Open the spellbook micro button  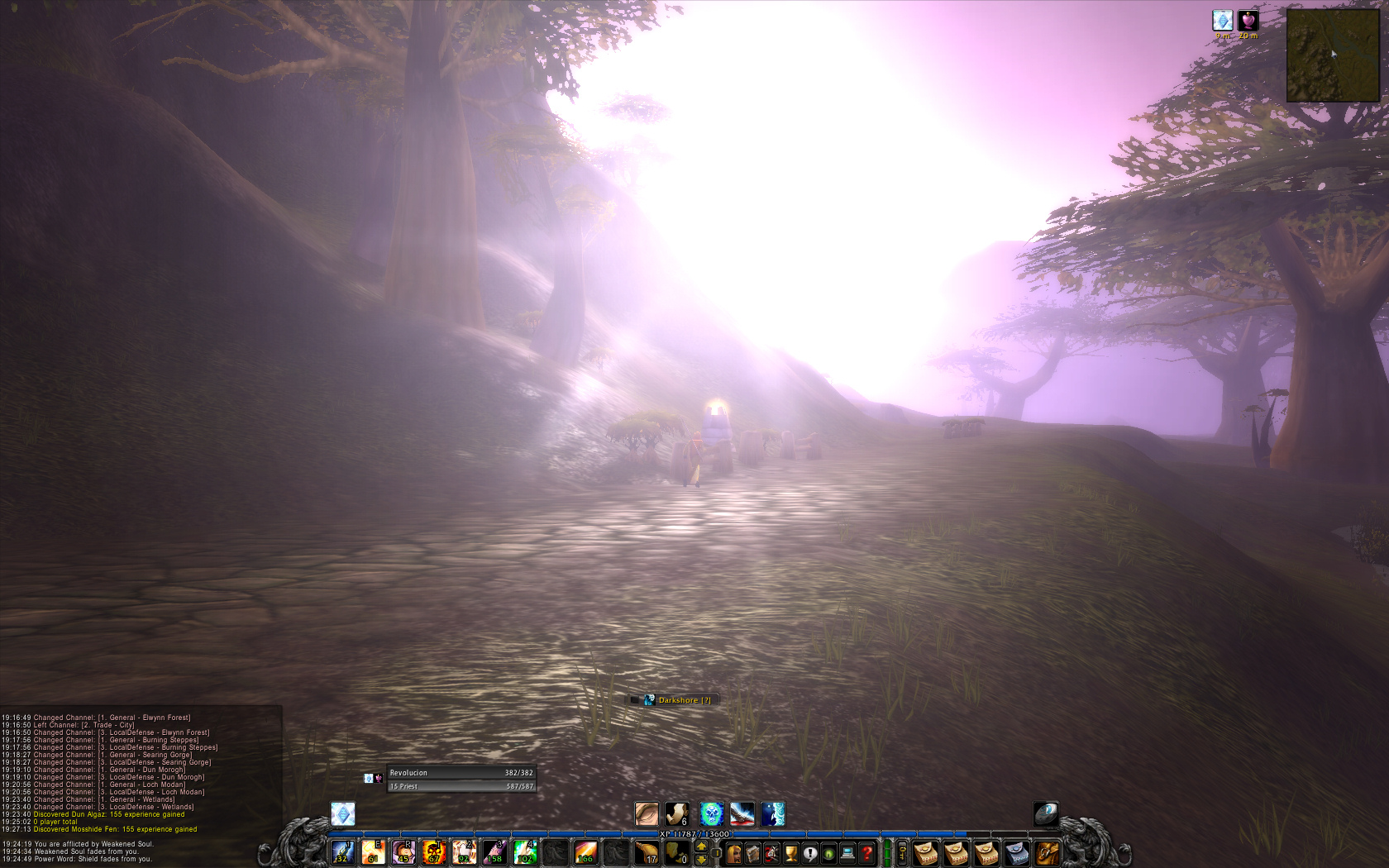coord(752,852)
